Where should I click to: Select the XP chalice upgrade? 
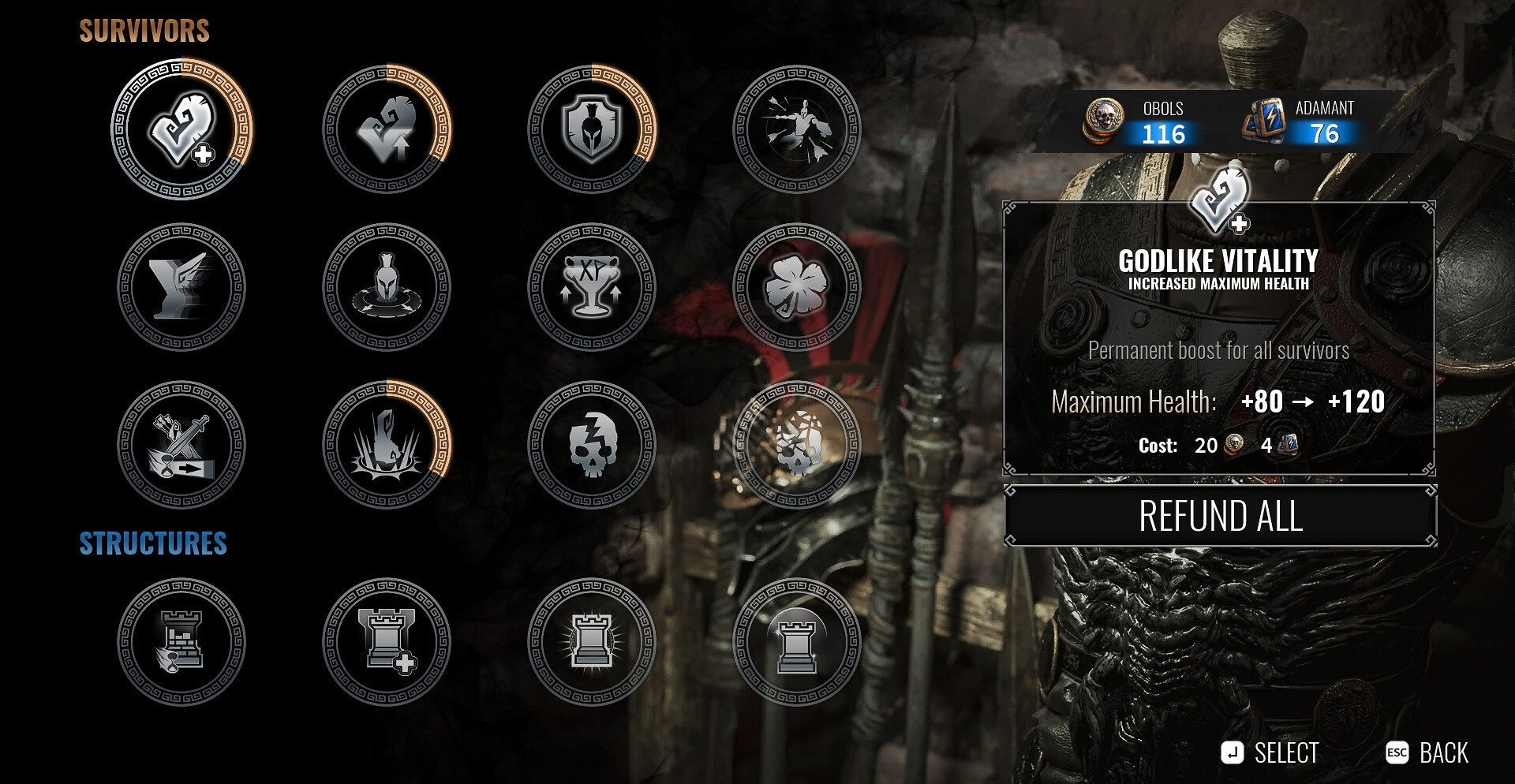pos(592,287)
